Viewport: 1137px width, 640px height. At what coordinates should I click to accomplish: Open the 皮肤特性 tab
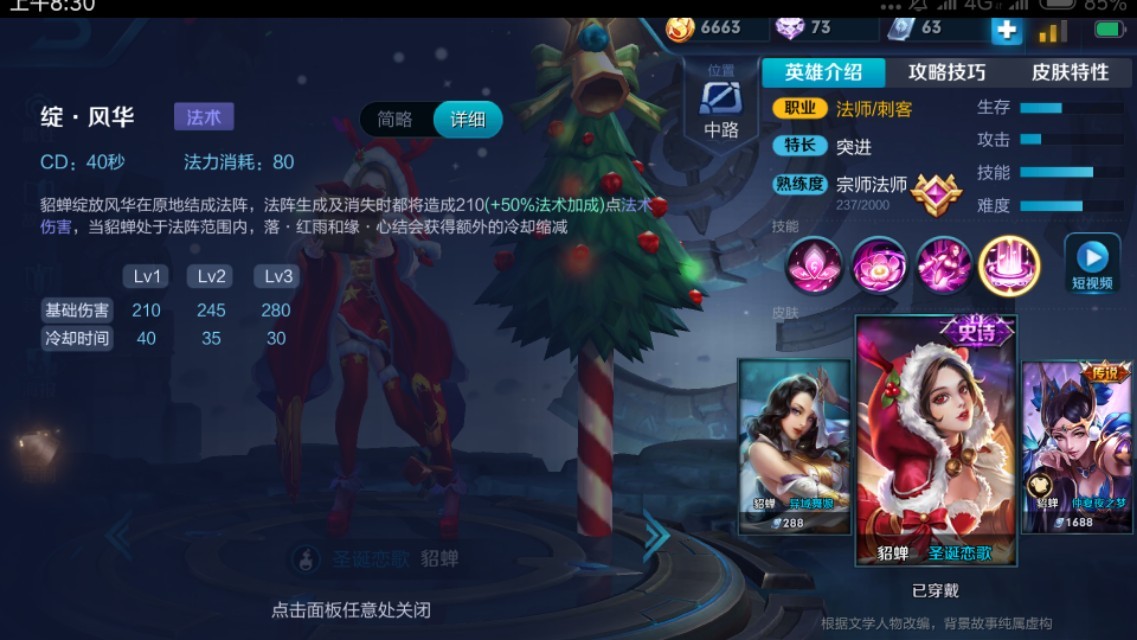click(x=1070, y=72)
